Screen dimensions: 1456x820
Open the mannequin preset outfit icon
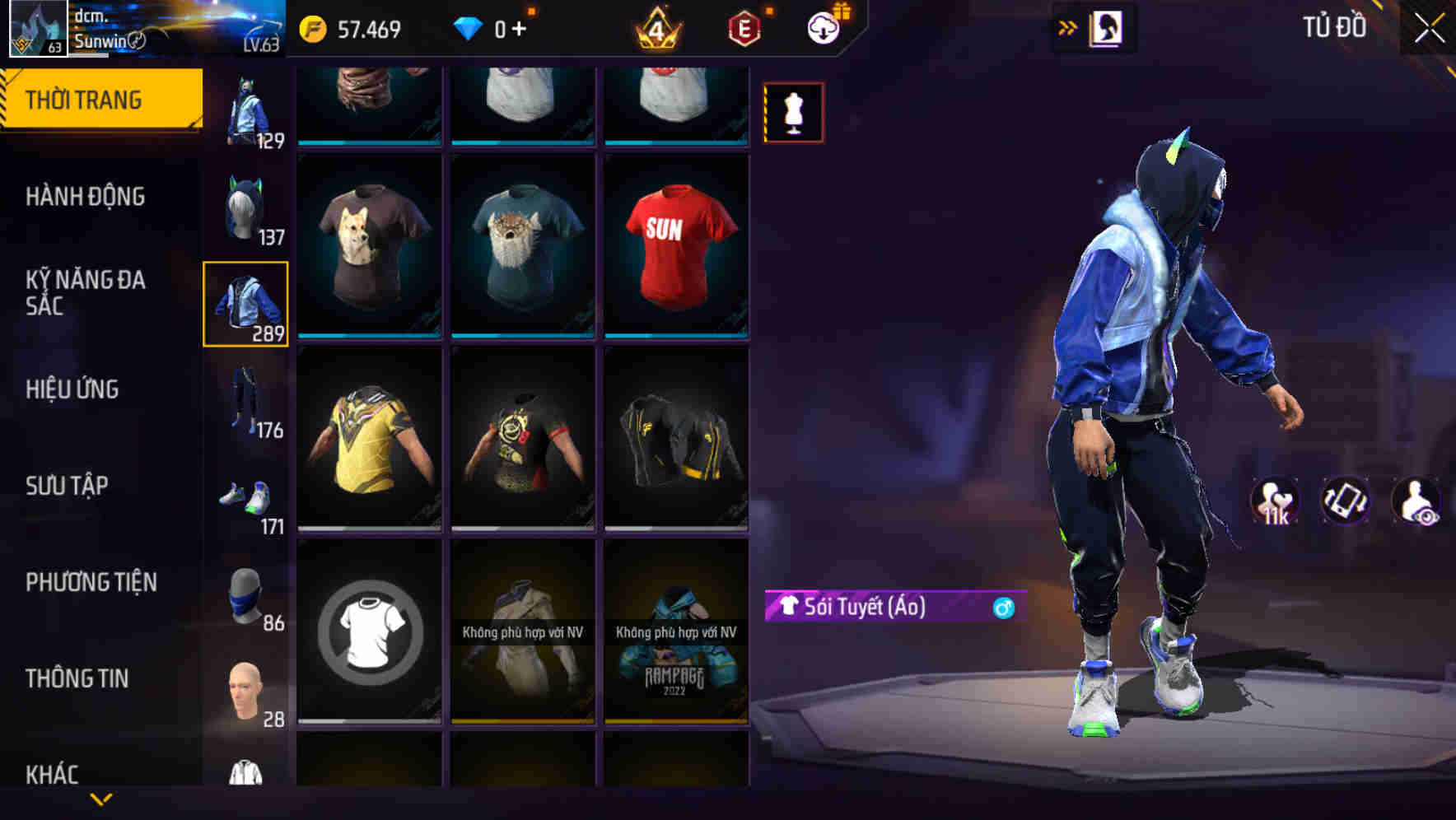(x=793, y=112)
